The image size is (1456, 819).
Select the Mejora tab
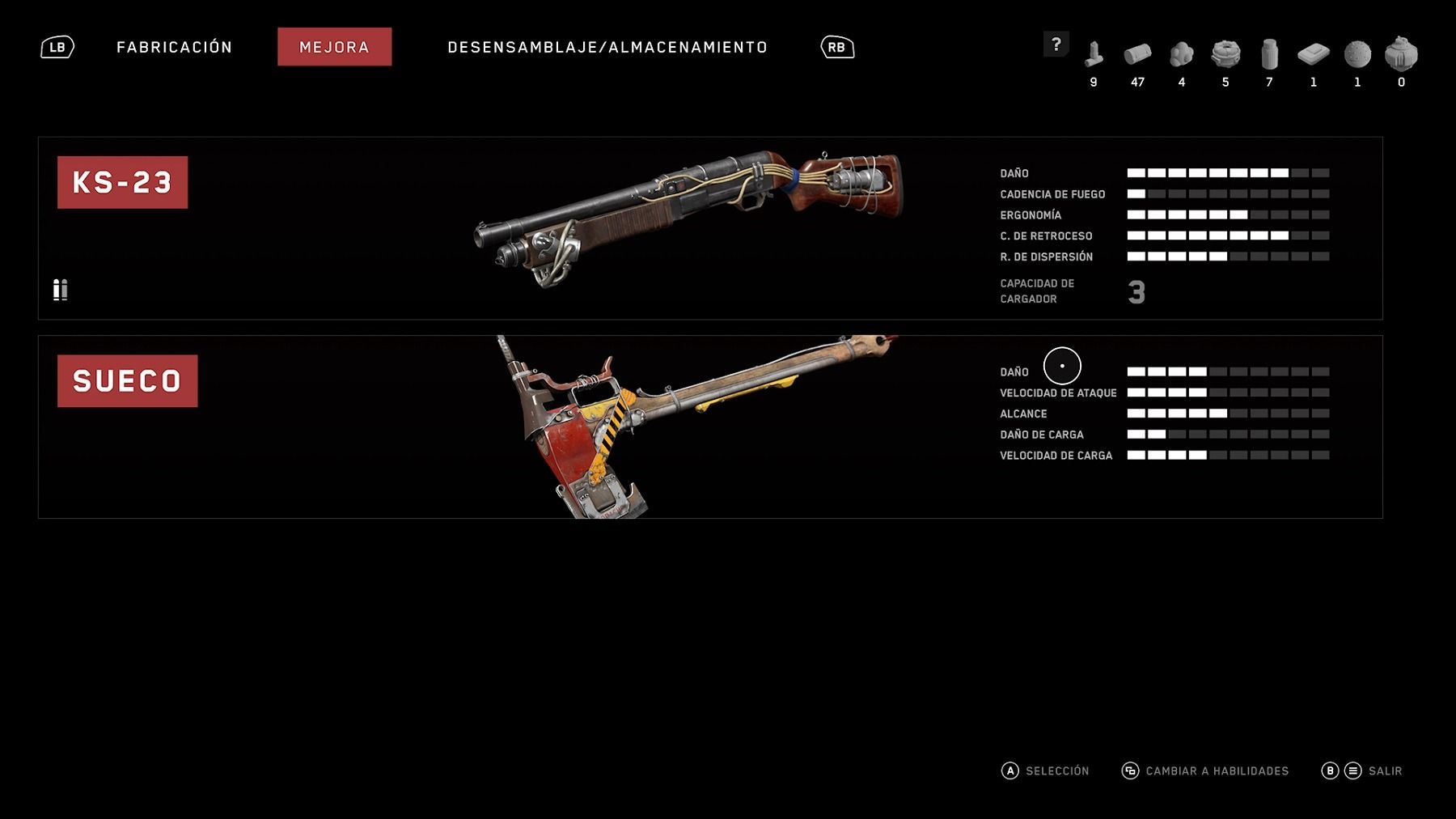pos(334,47)
